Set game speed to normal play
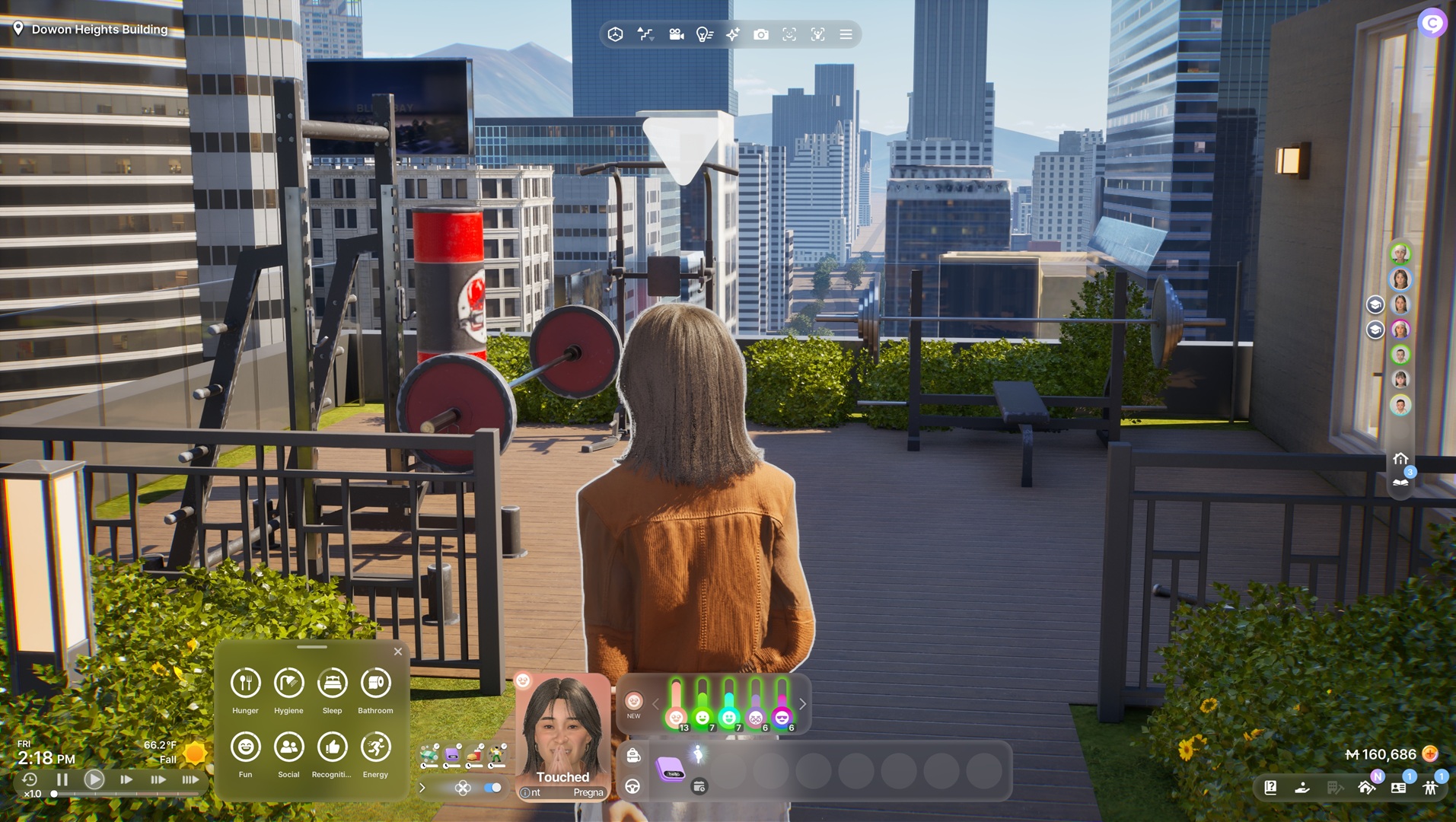Screen dimensions: 1456x822 coord(94,779)
